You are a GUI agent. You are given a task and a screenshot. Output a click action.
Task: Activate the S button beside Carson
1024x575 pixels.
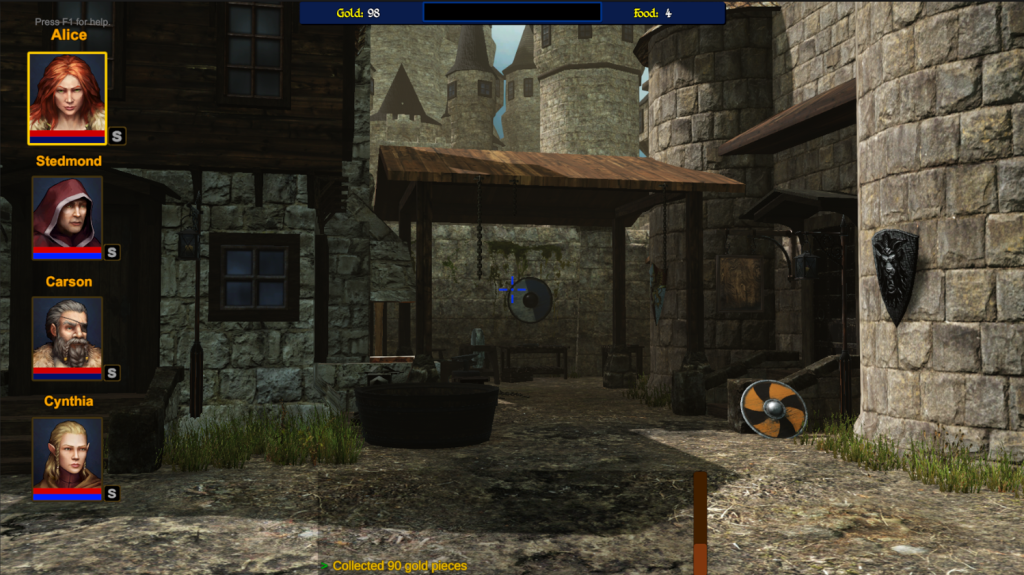point(112,373)
